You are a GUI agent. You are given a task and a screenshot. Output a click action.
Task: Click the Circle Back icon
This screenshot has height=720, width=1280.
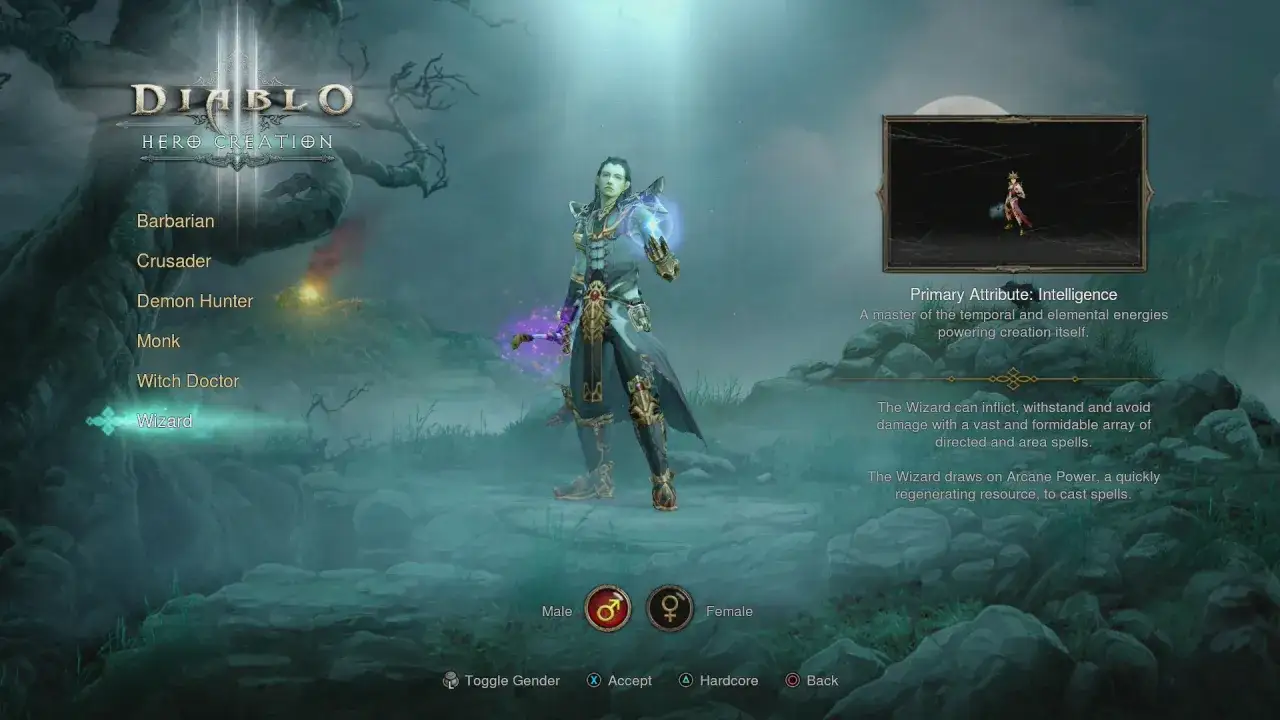791,680
